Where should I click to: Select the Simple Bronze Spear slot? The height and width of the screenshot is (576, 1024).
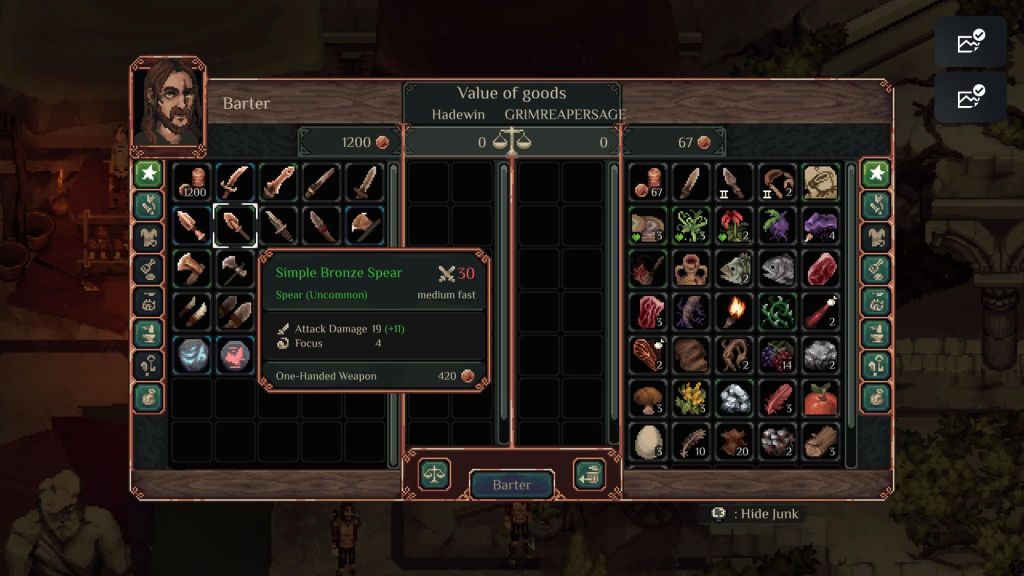pyautogui.click(x=235, y=225)
